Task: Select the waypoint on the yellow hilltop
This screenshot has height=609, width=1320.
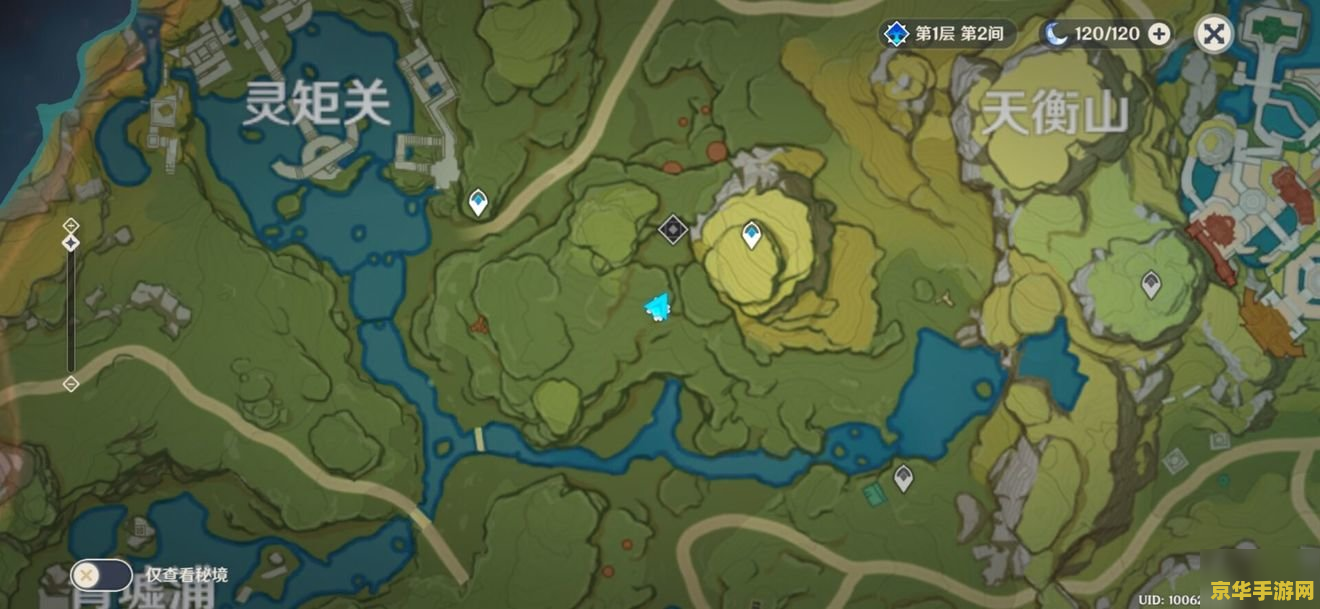Action: pyautogui.click(x=752, y=235)
